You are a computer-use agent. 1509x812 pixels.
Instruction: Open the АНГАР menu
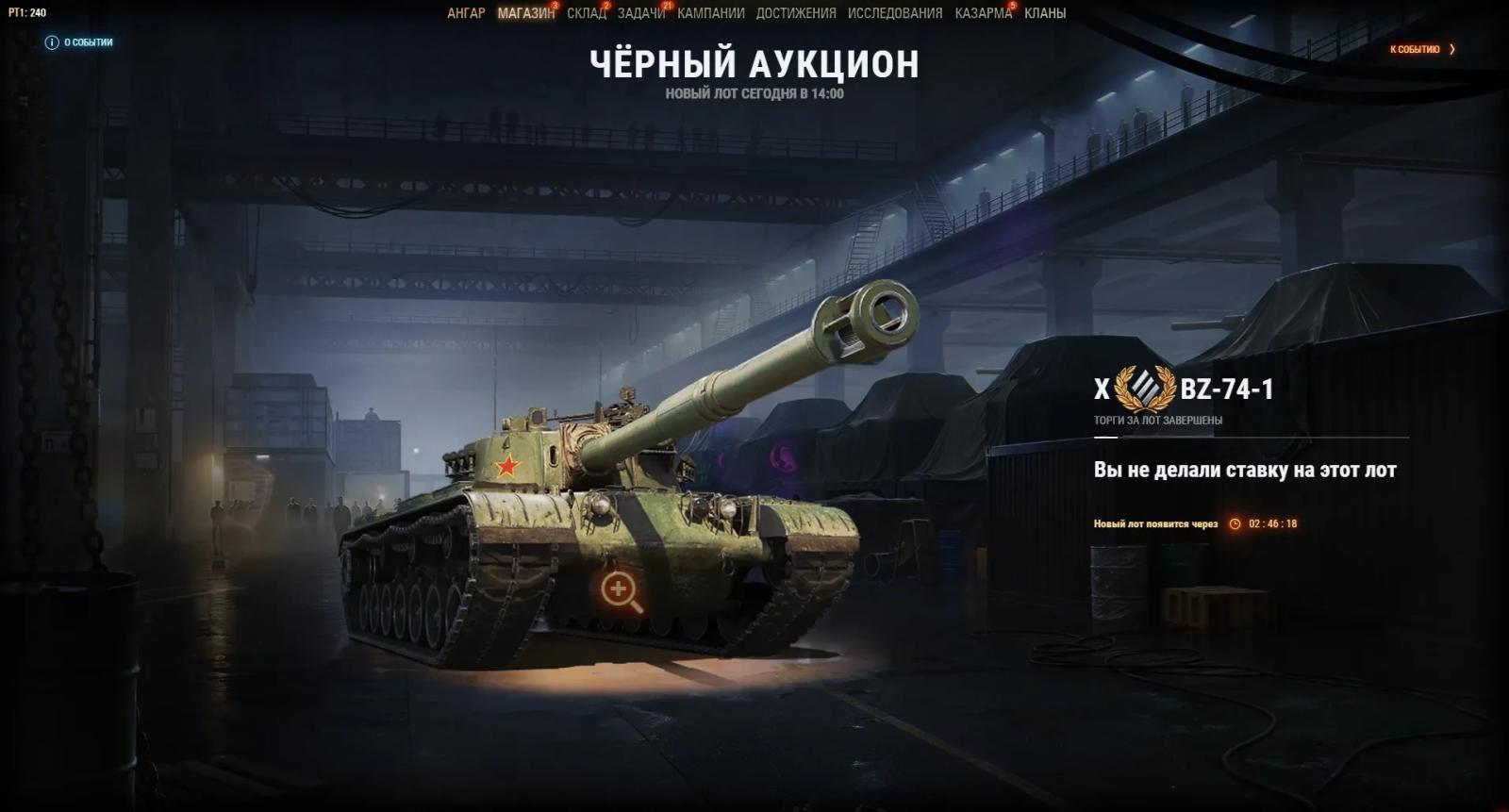tap(465, 13)
